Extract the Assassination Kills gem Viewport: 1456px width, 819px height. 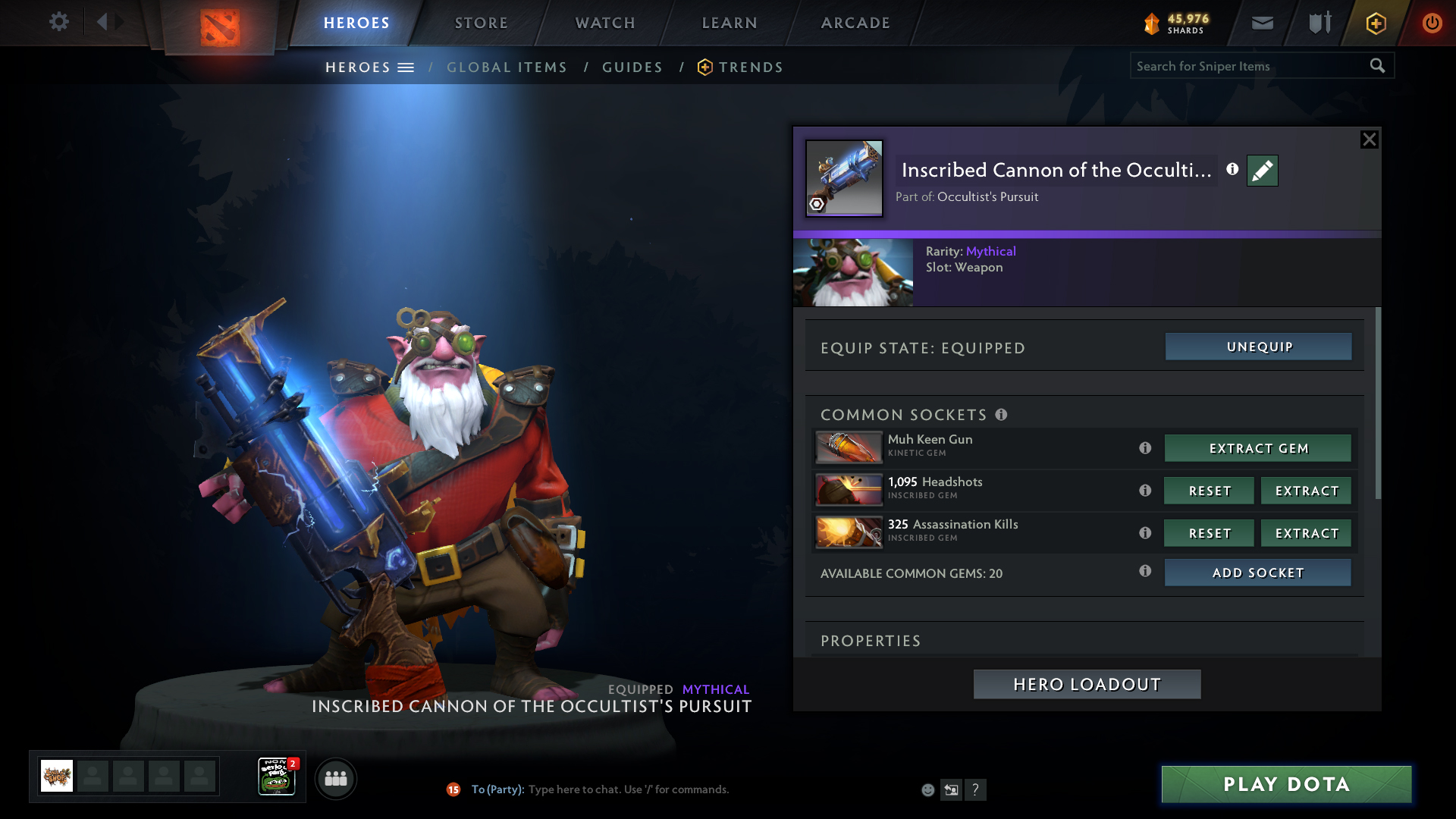pyautogui.click(x=1306, y=533)
